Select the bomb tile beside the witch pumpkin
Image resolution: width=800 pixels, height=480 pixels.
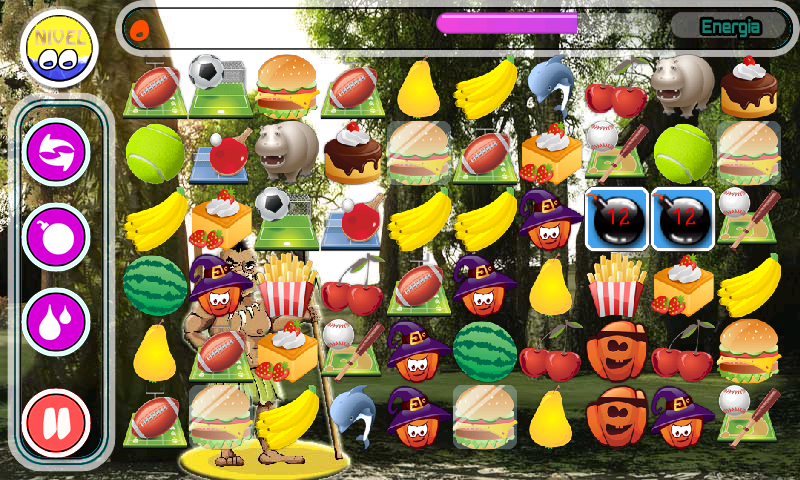pyautogui.click(x=617, y=219)
